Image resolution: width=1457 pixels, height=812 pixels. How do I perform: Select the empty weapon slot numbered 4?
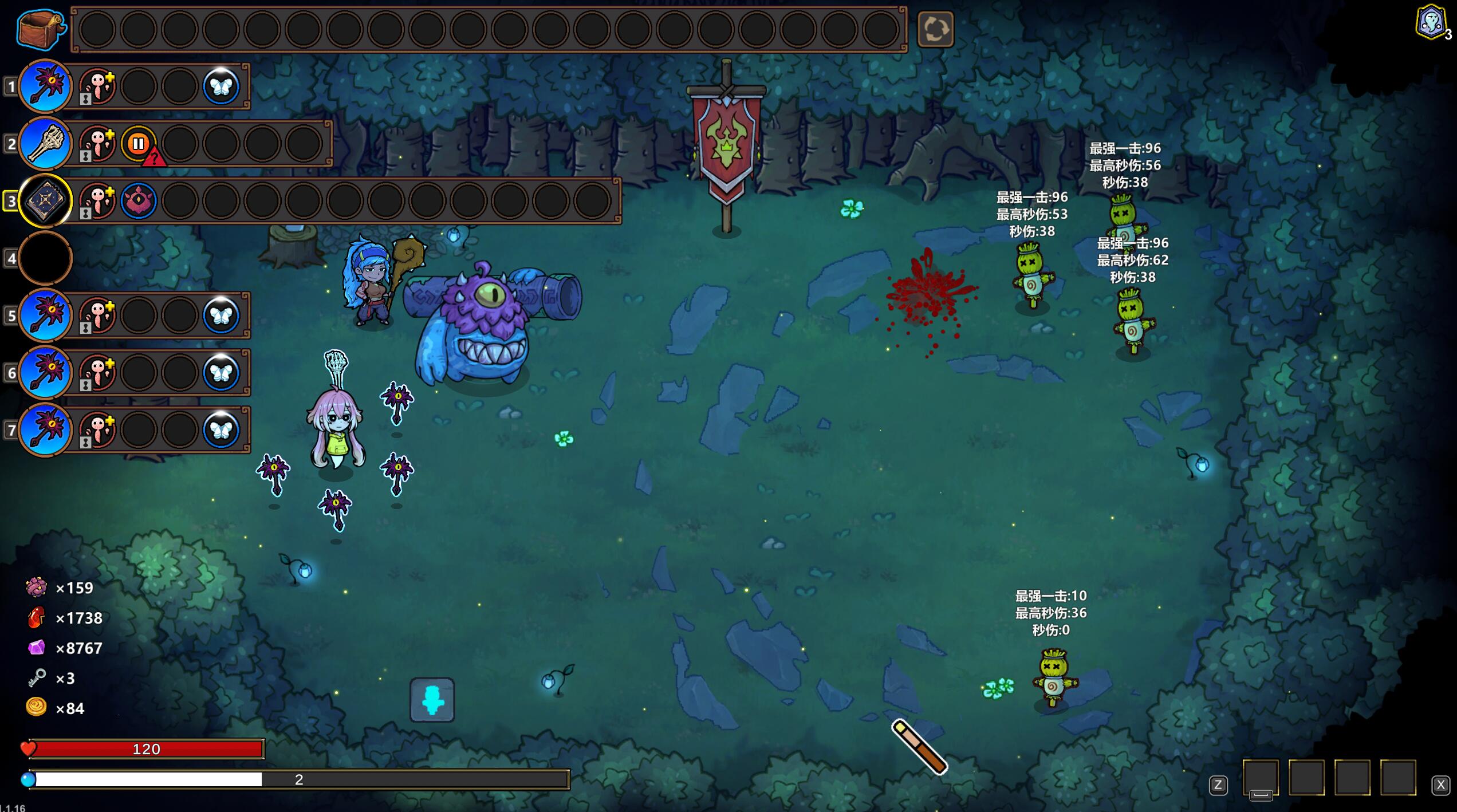point(45,258)
